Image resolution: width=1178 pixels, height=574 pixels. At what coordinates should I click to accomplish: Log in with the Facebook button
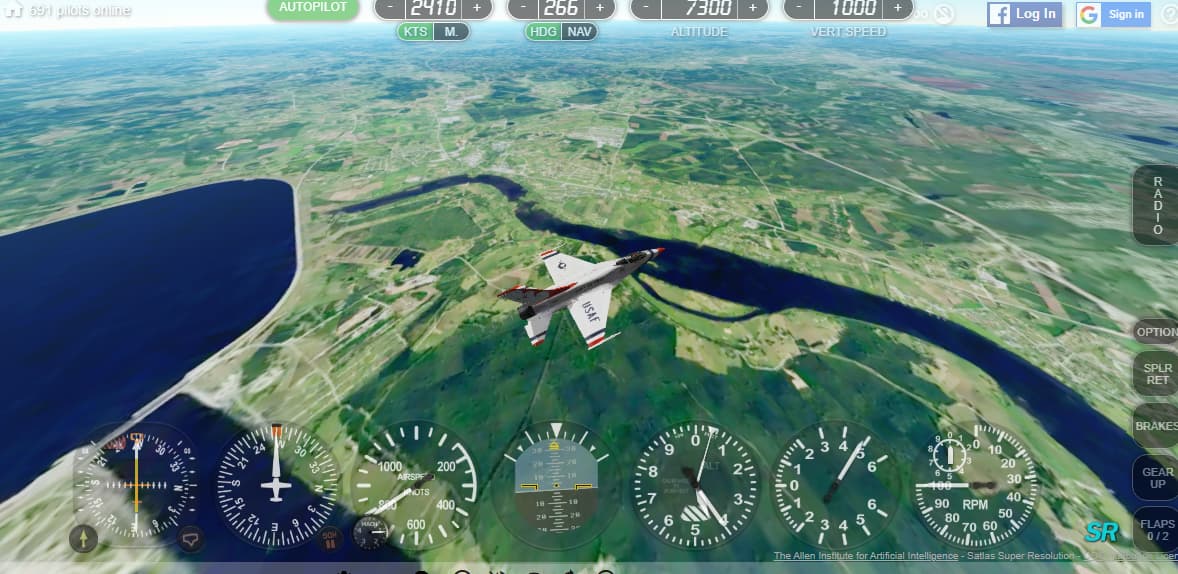coord(1024,14)
